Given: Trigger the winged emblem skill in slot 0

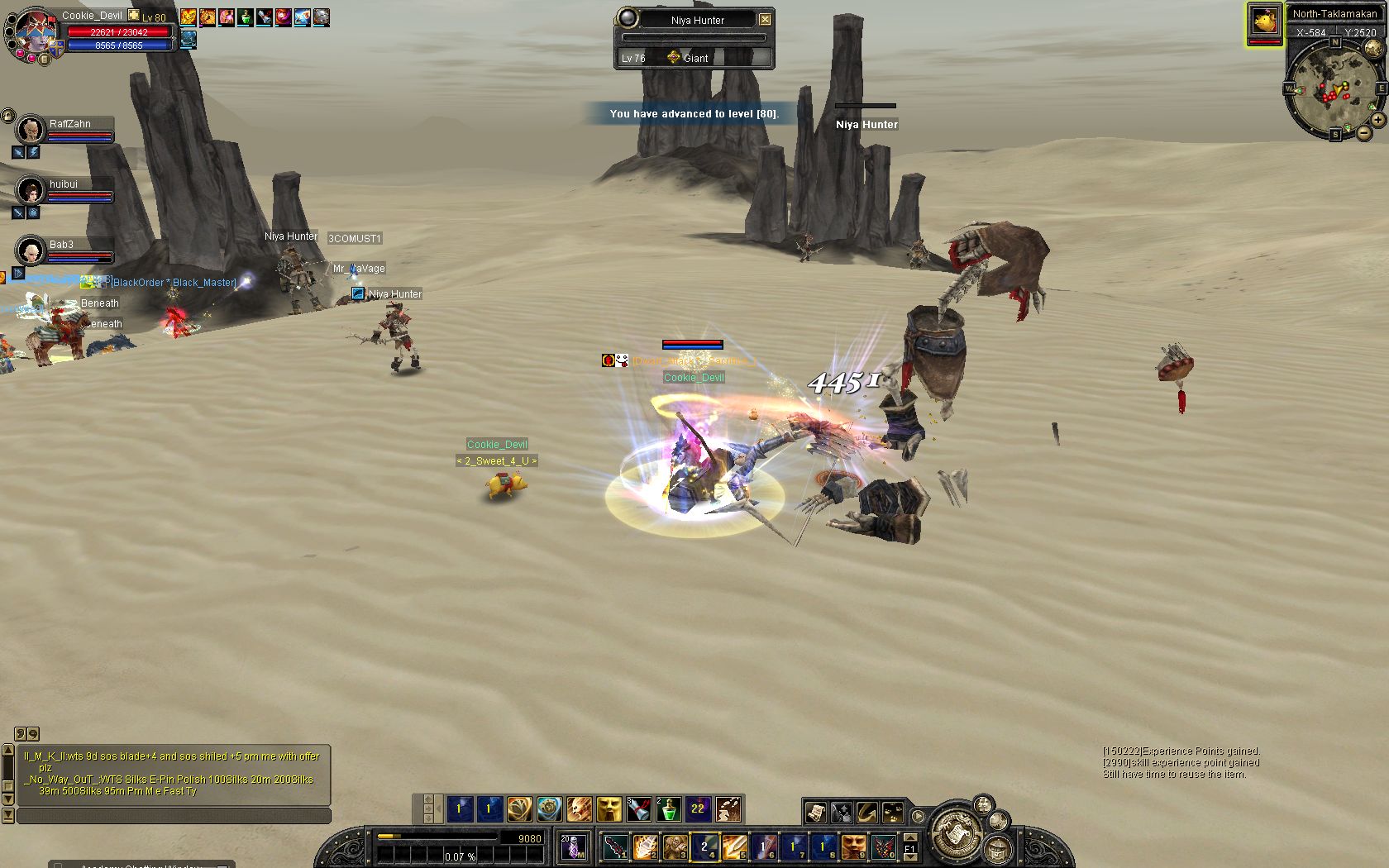Looking at the screenshot, I should [x=883, y=847].
